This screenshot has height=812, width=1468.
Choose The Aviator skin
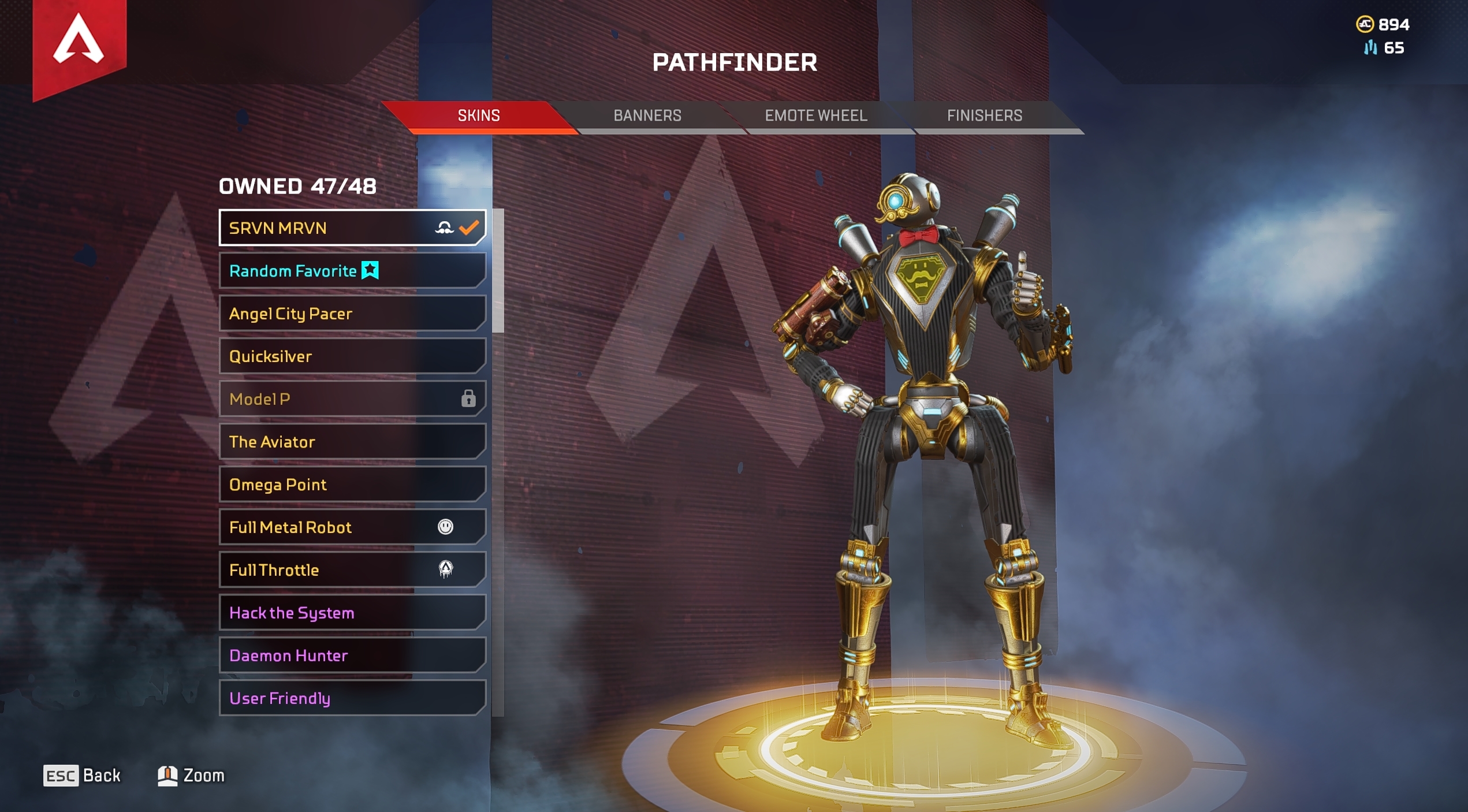352,442
